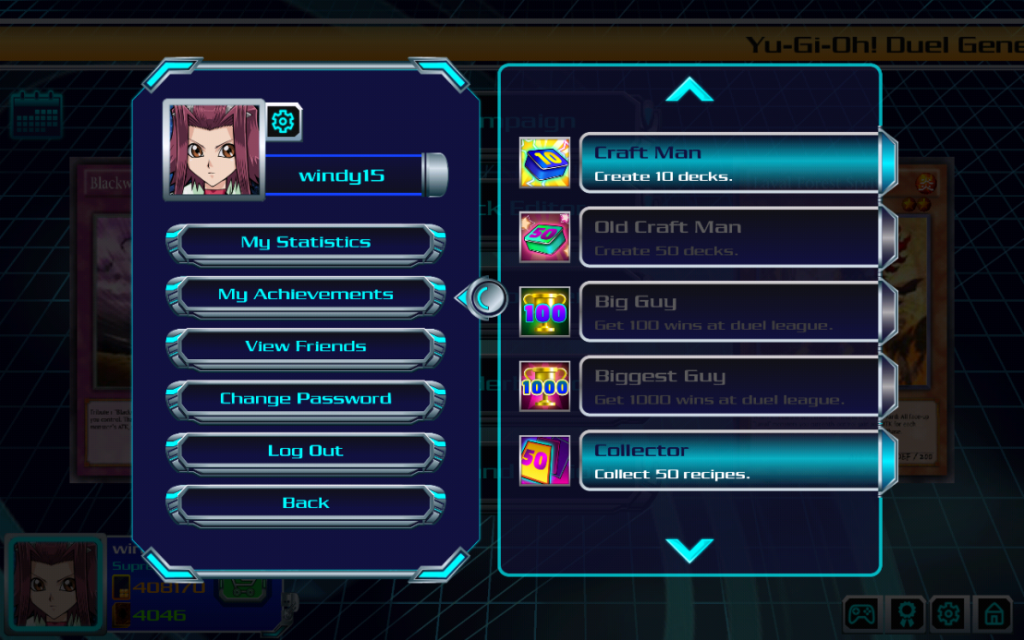Click the up arrow above achievements list

(x=689, y=91)
